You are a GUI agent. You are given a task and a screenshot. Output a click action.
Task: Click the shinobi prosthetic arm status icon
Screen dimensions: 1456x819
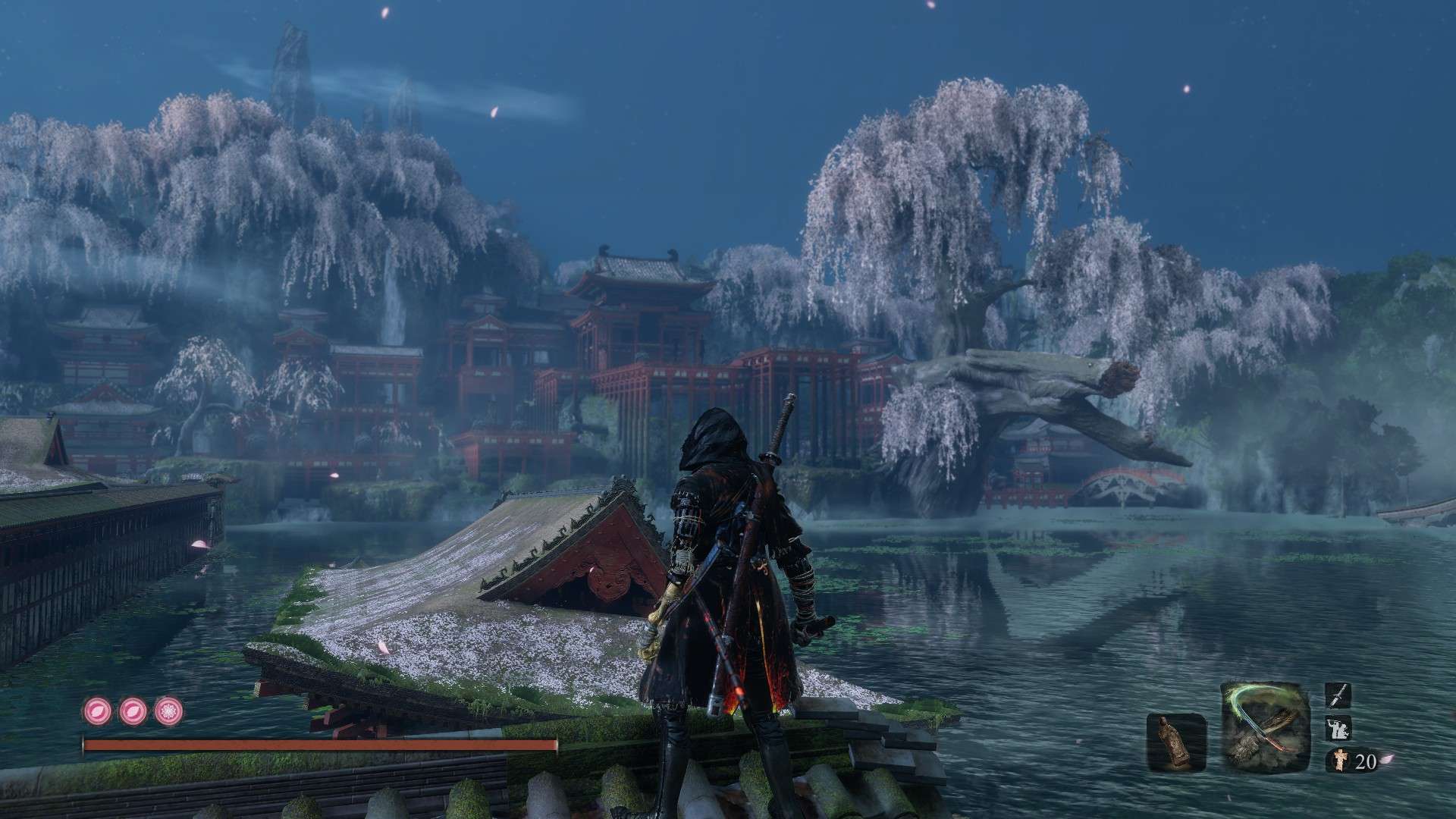point(1338,729)
